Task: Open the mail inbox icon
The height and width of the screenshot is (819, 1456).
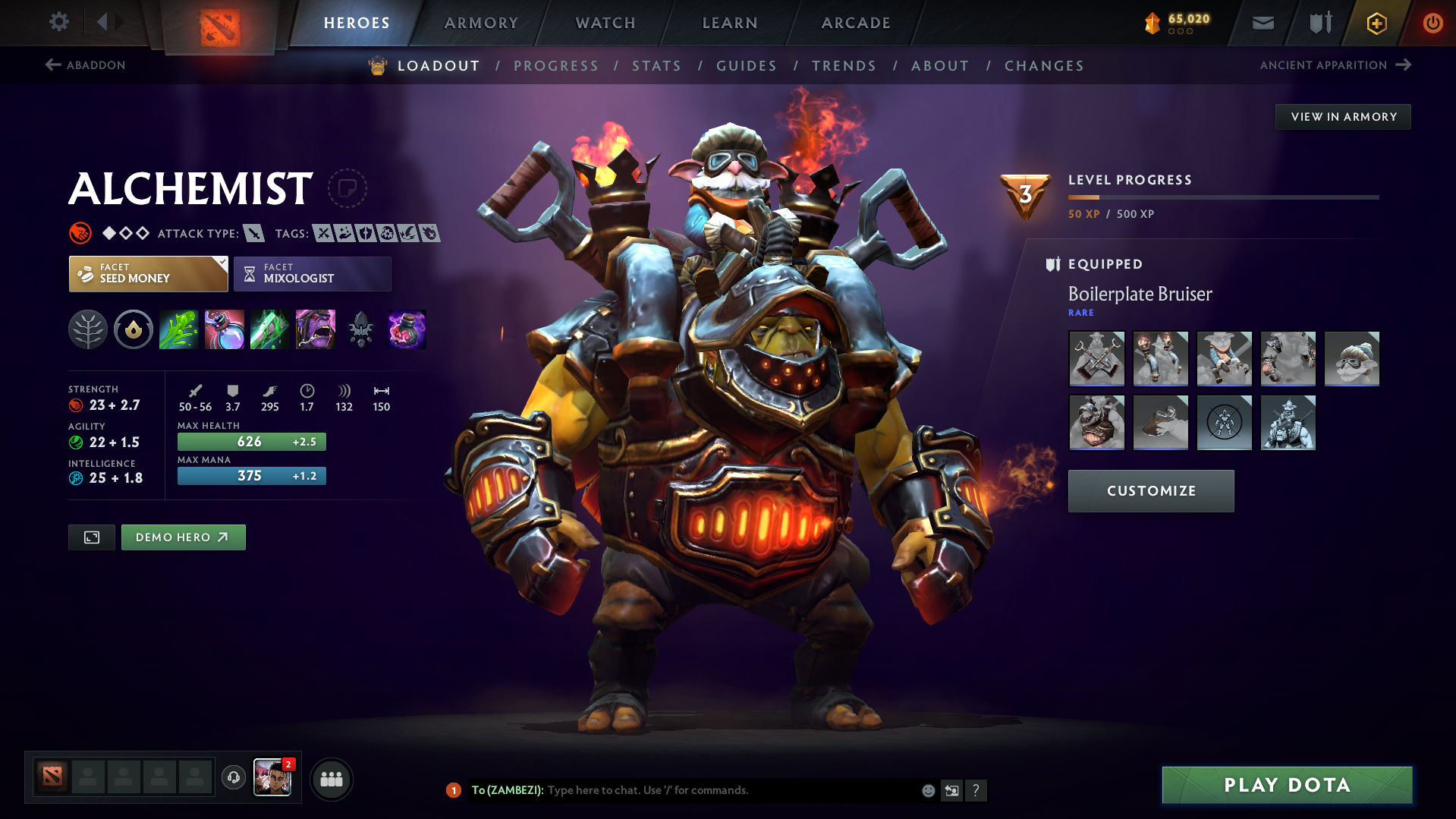Action: (1262, 23)
